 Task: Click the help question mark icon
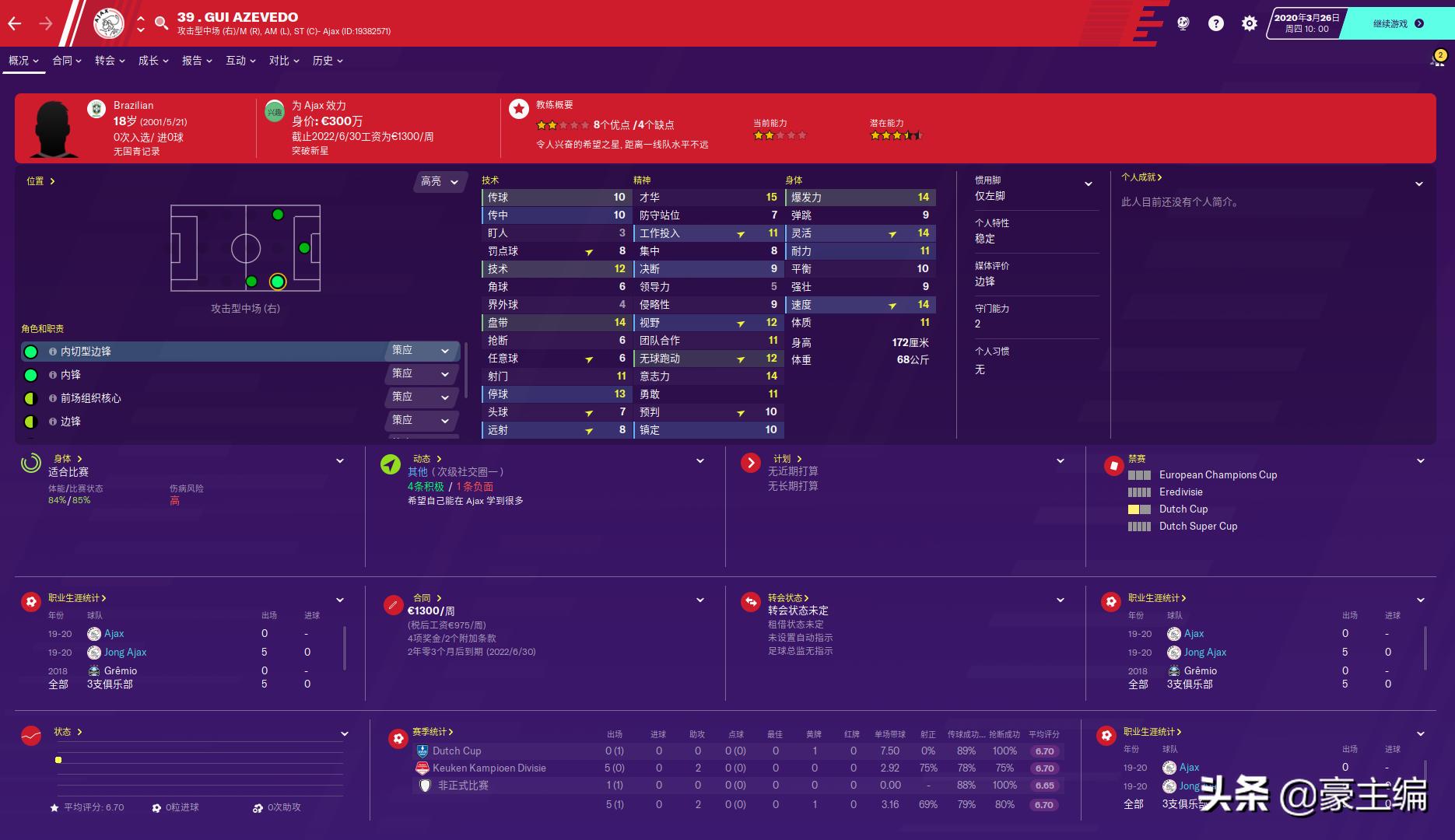click(x=1215, y=23)
